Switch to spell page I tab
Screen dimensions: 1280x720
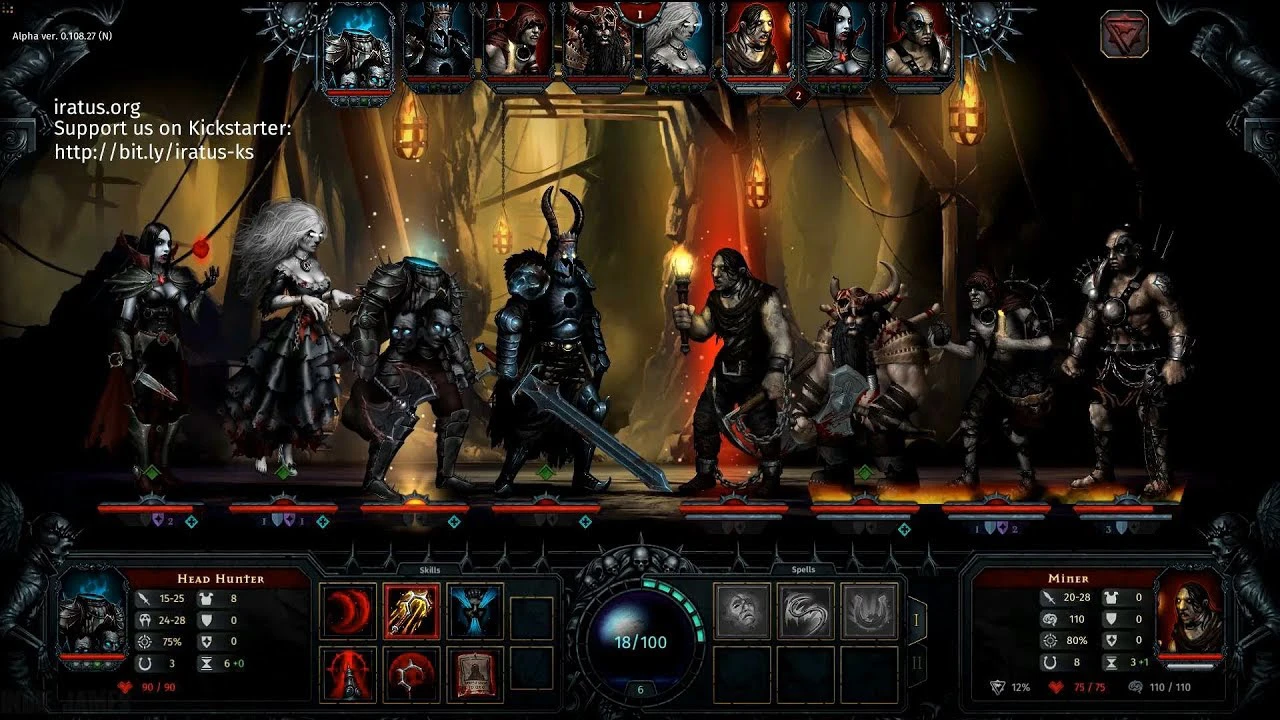coord(915,620)
